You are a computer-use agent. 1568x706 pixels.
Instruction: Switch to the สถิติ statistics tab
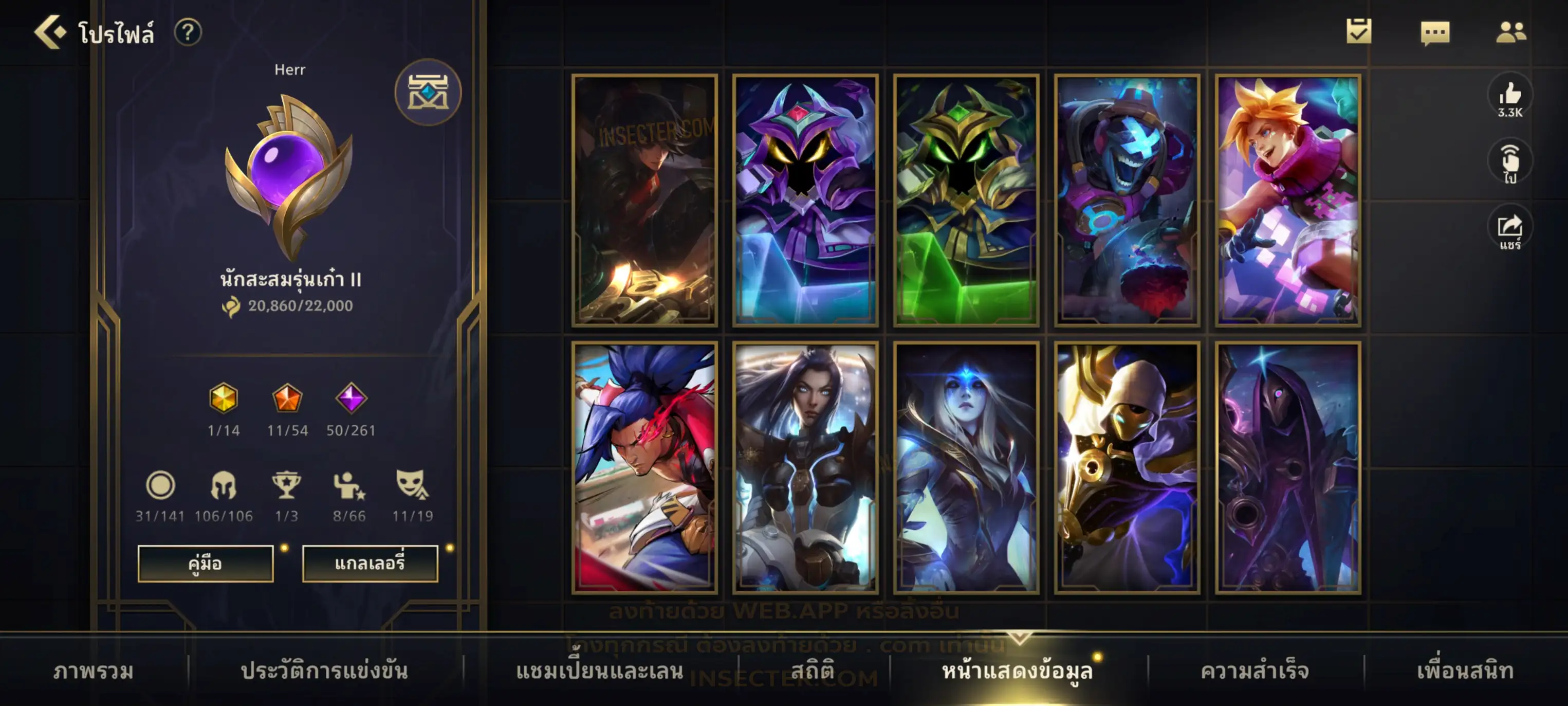point(813,671)
